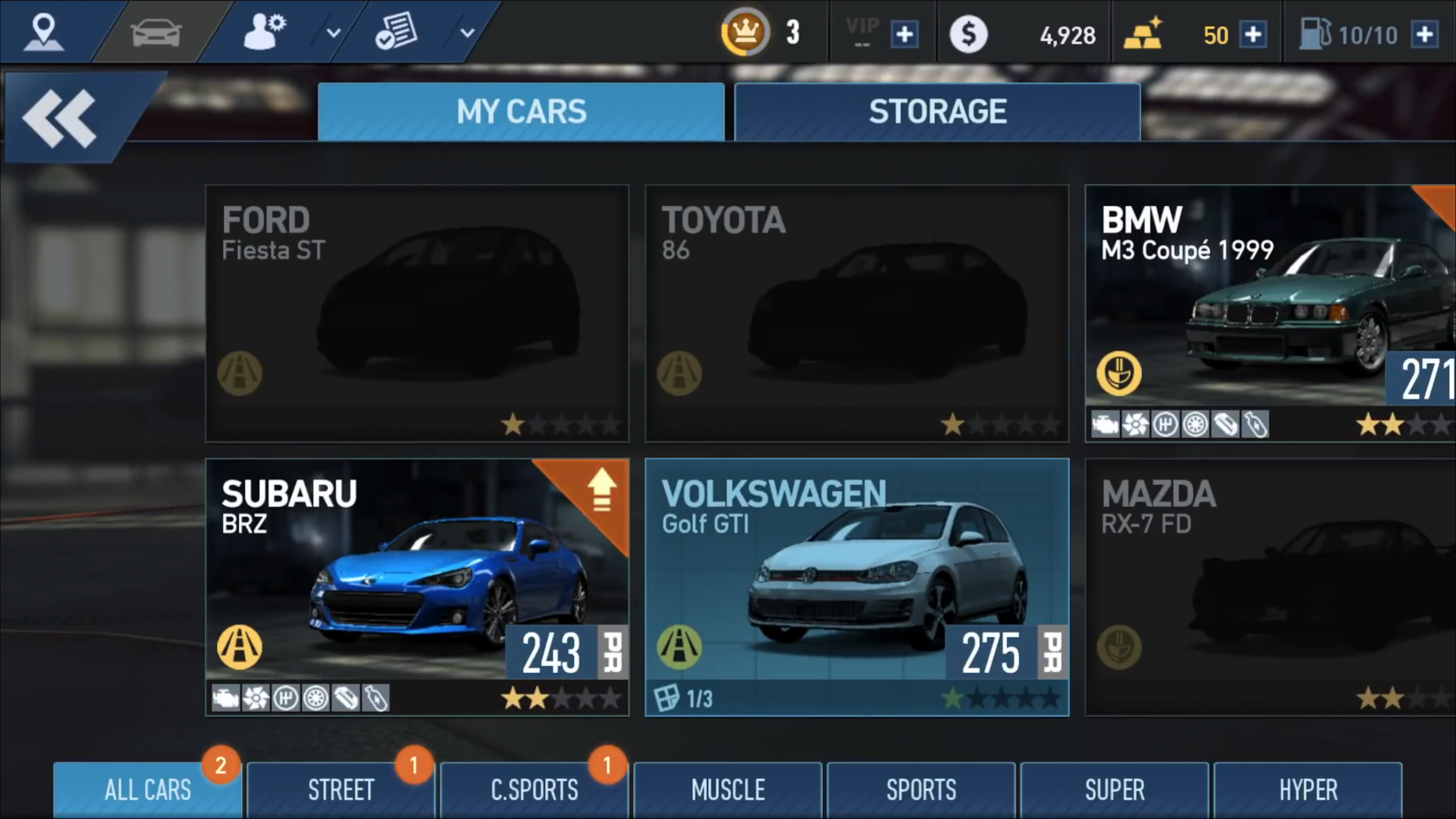The height and width of the screenshot is (819, 1456).
Task: Select the Subaru BRZ car card
Action: pyautogui.click(x=417, y=587)
